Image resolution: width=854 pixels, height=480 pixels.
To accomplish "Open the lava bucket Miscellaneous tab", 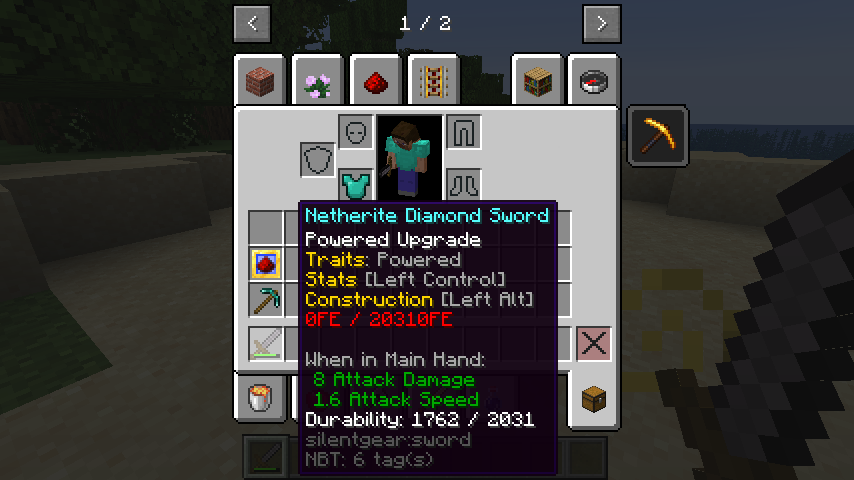I will click(x=262, y=397).
